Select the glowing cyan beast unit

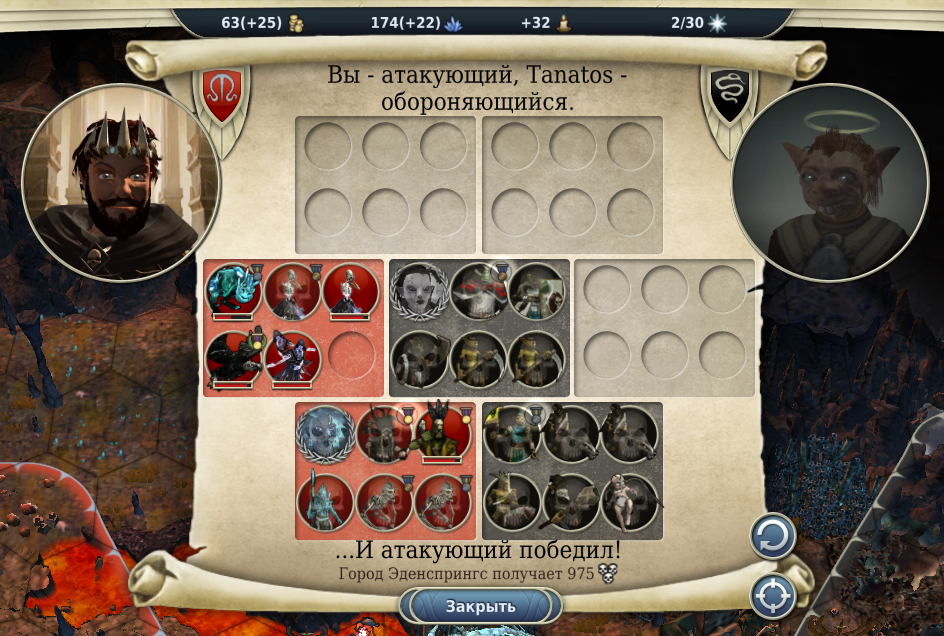pyautogui.click(x=234, y=289)
